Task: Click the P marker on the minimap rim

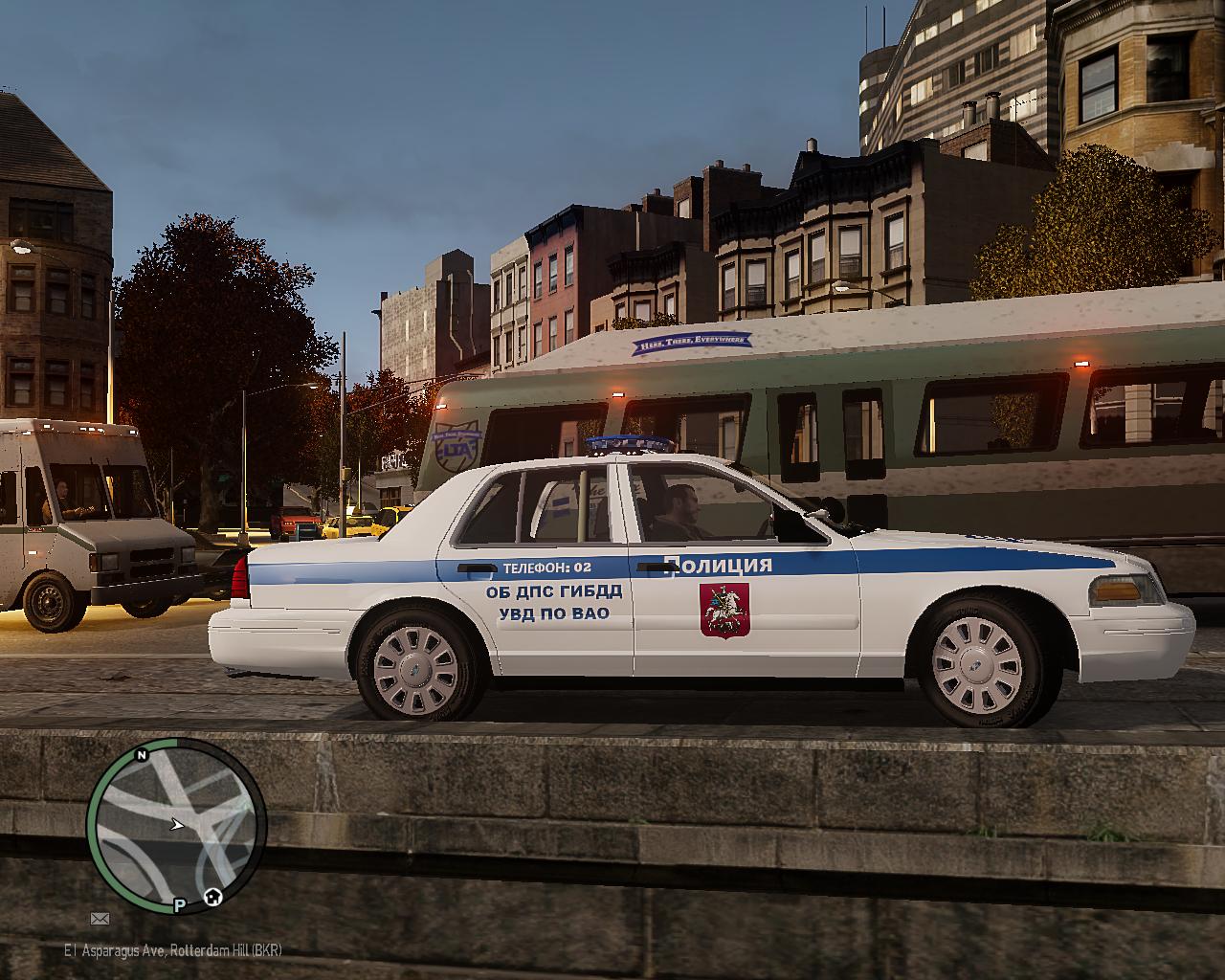Action: point(179,904)
